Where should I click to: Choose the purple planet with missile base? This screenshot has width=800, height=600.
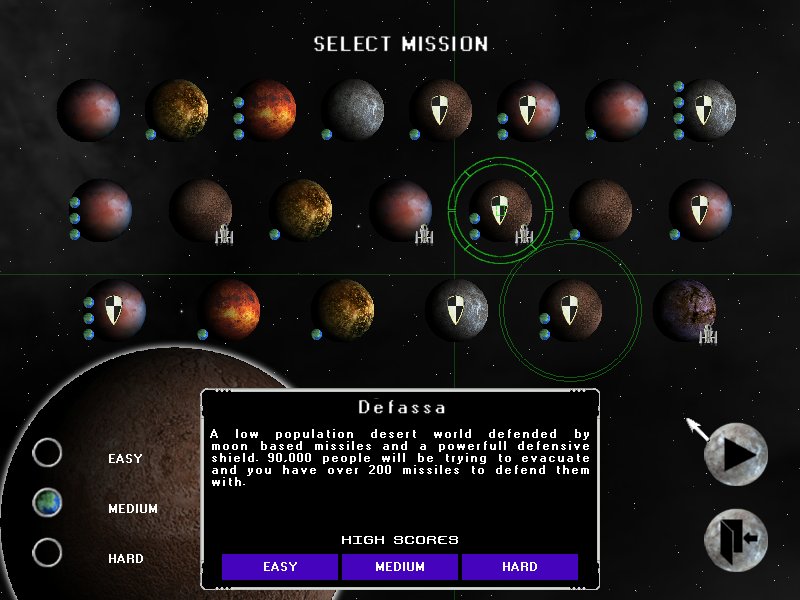[x=685, y=311]
